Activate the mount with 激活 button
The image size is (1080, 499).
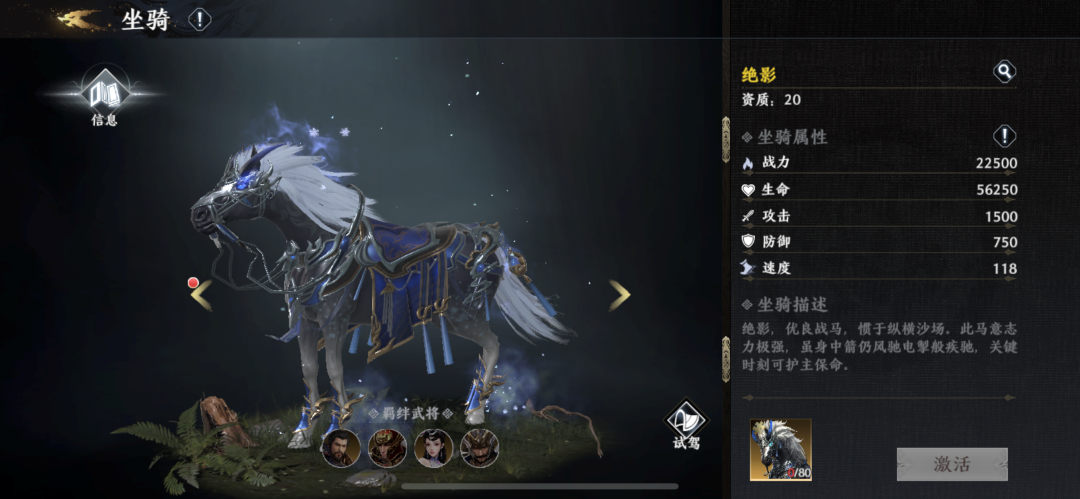[951, 464]
